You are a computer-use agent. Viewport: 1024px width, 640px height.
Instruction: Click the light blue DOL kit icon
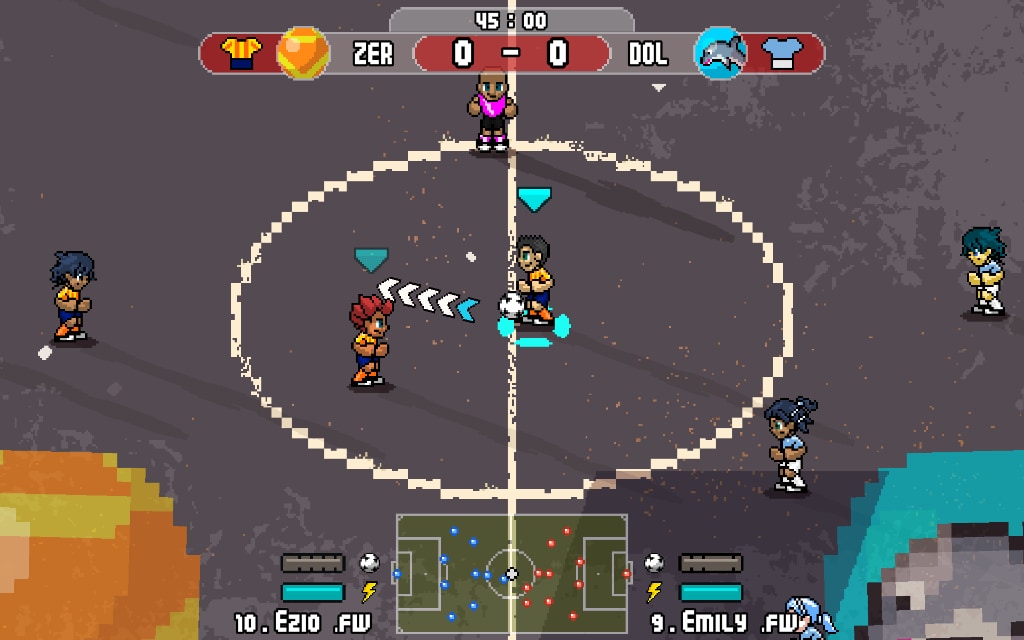click(x=783, y=54)
